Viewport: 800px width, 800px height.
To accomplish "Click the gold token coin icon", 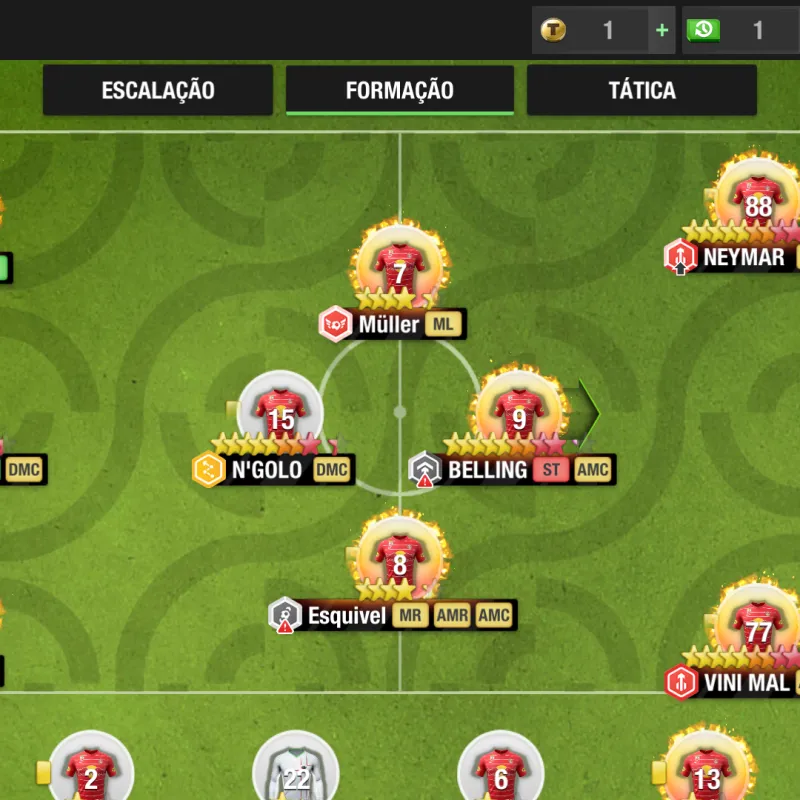I will (553, 30).
